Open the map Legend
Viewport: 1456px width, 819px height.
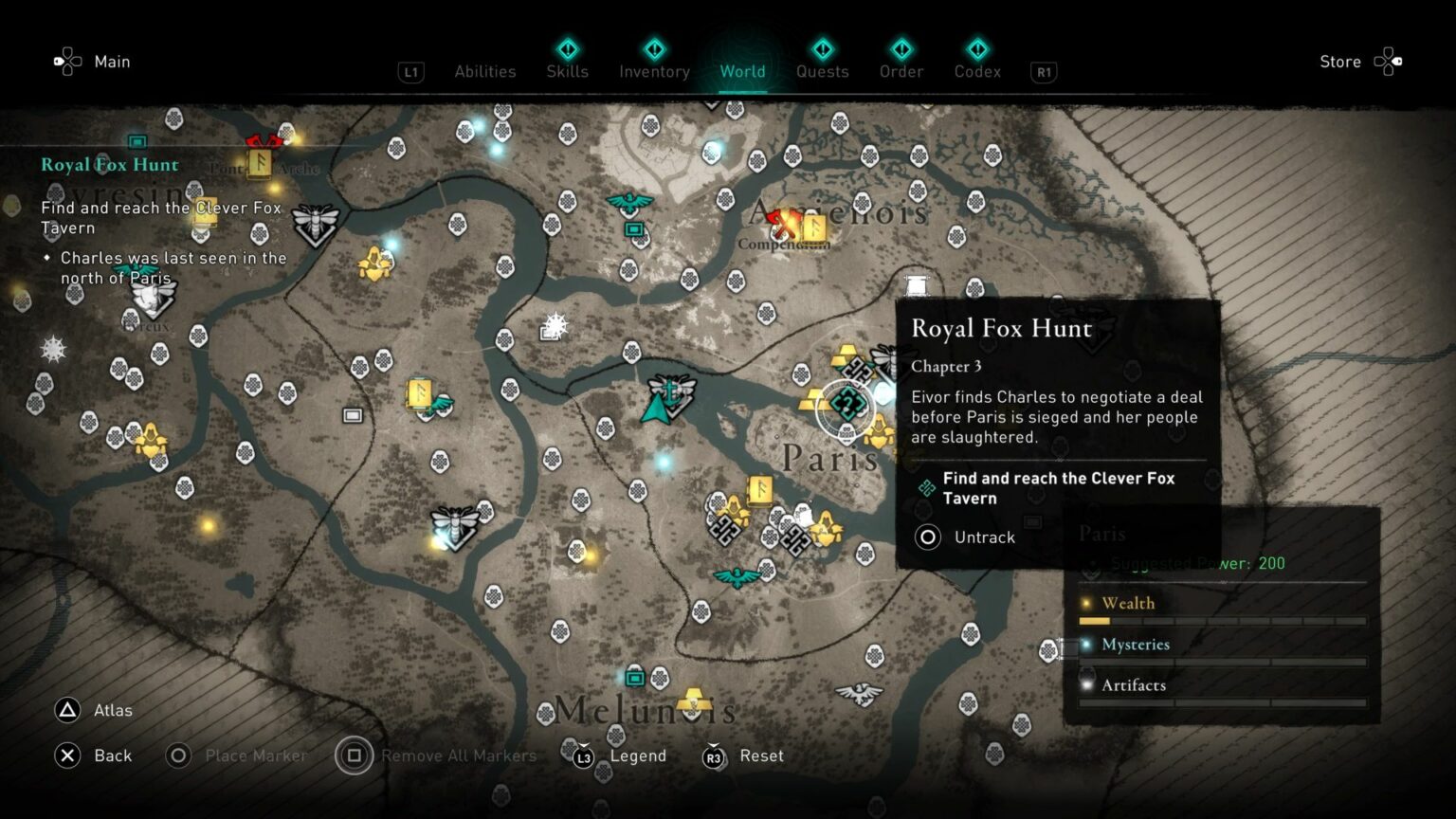click(x=638, y=755)
